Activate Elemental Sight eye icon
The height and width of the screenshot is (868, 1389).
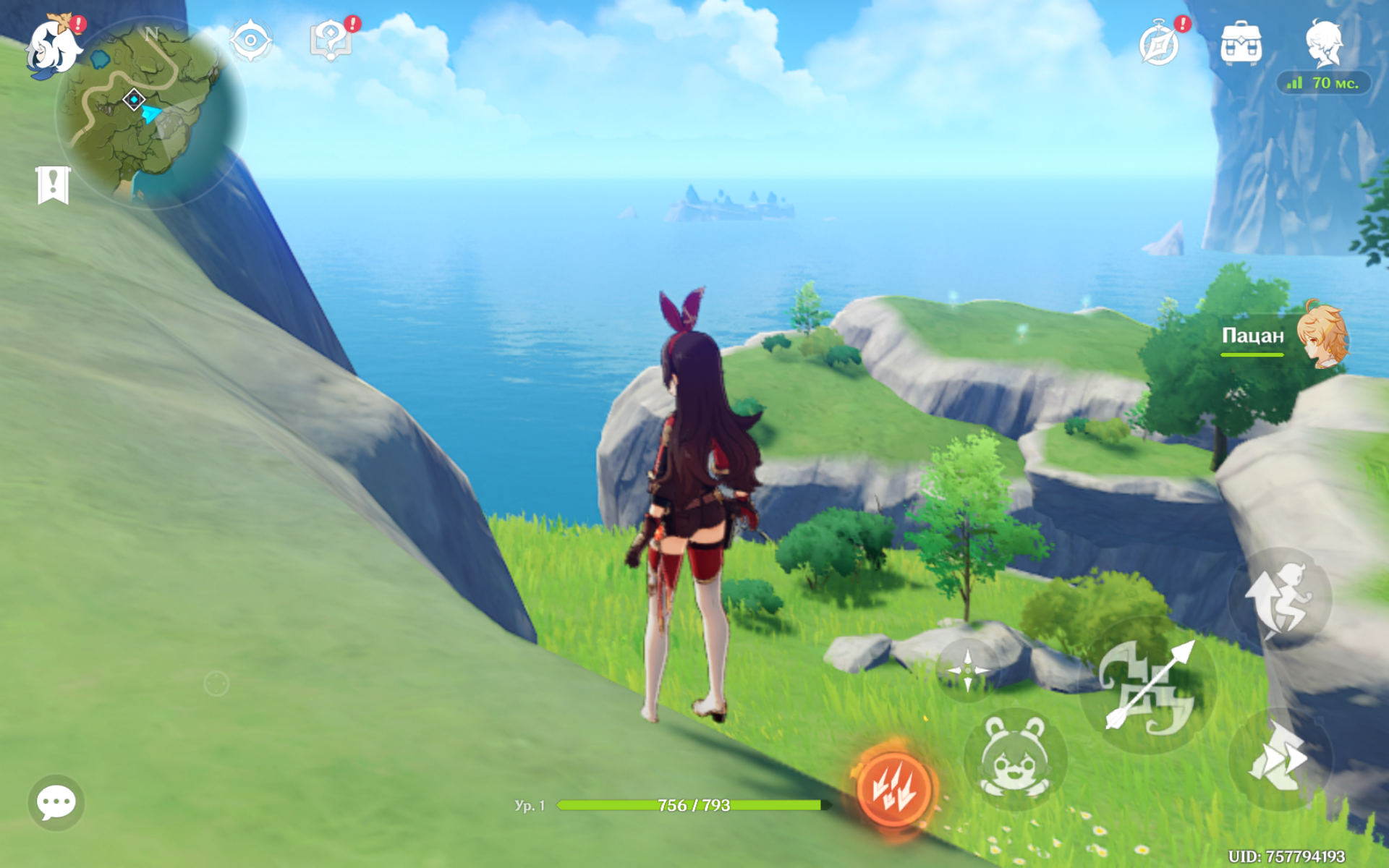250,41
